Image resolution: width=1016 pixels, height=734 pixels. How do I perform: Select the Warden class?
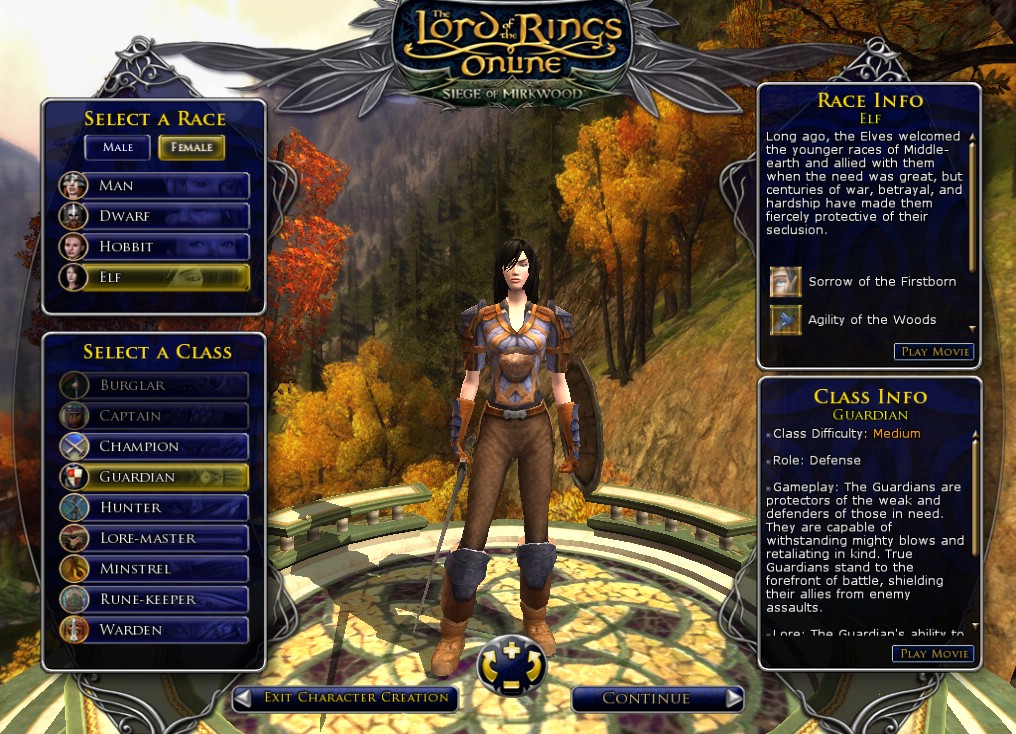point(154,630)
